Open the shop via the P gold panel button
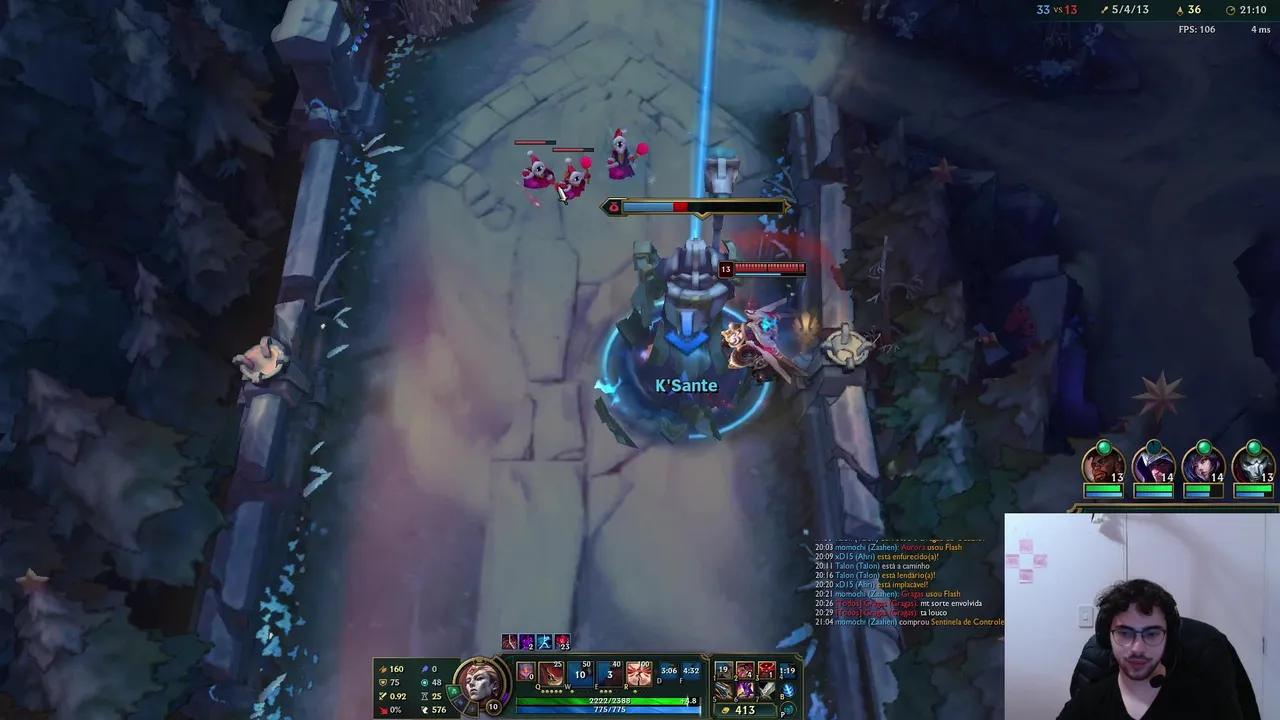The width and height of the screenshot is (1280, 720). coord(788,710)
